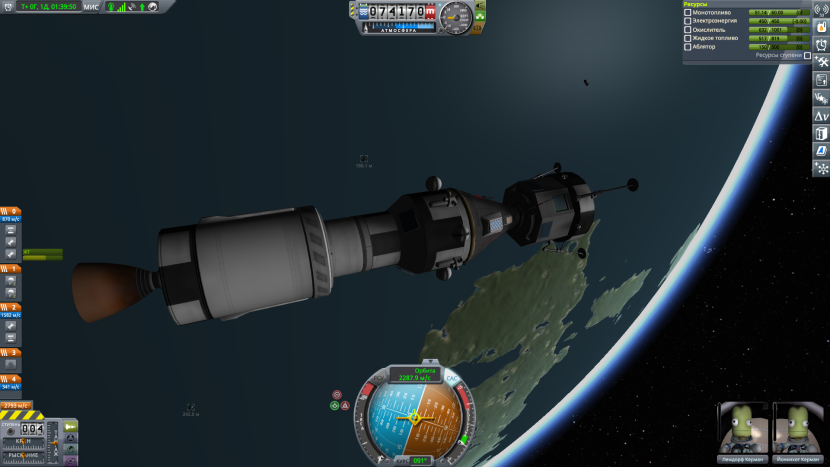Click the mission time display
This screenshot has height=467, width=830.
pyautogui.click(x=48, y=7)
